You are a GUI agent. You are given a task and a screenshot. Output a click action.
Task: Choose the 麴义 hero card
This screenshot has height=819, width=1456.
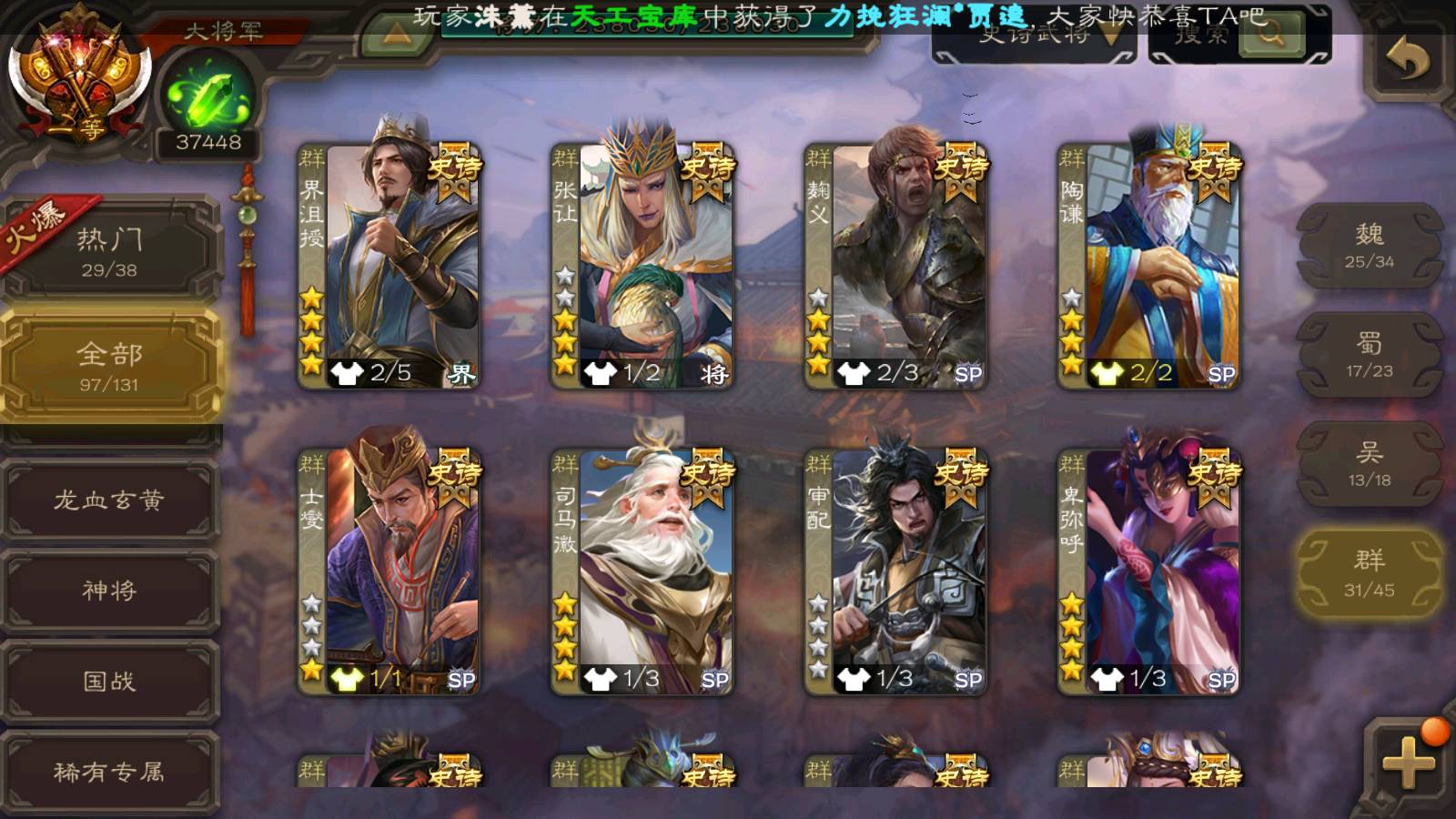click(895, 266)
